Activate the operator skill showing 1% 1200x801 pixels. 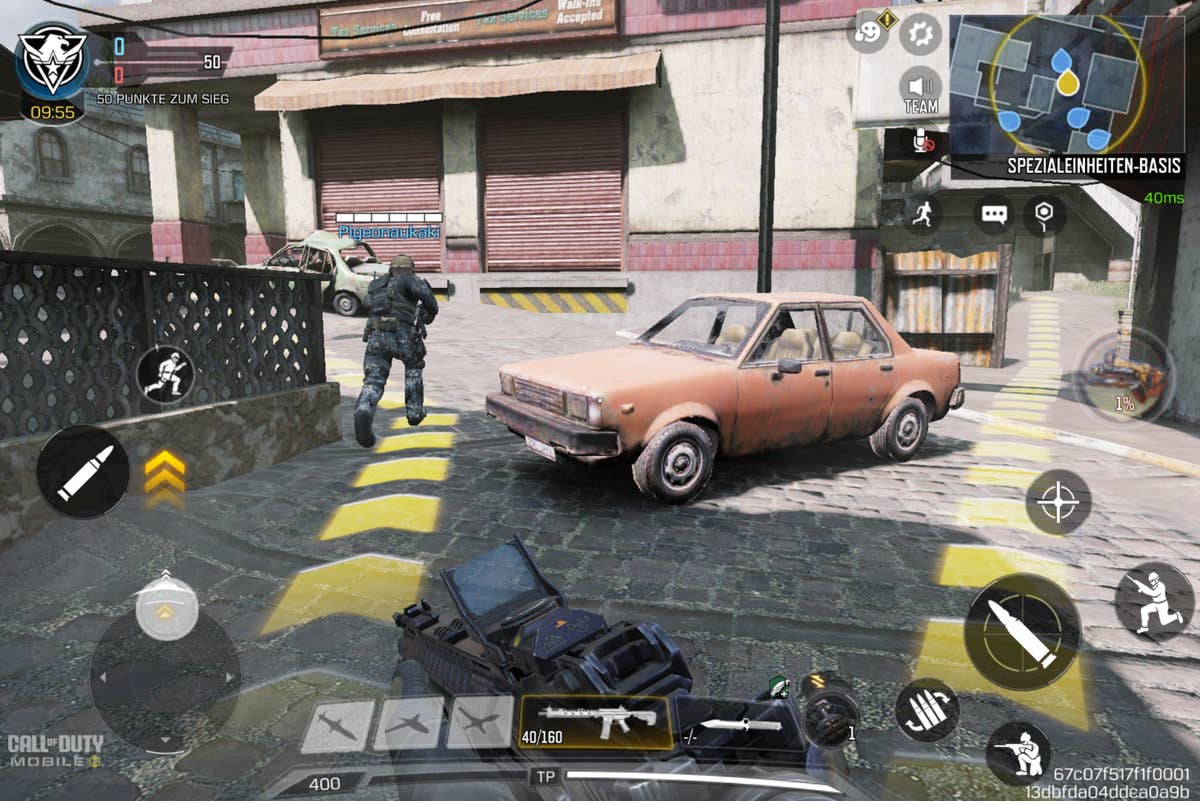tap(1124, 375)
